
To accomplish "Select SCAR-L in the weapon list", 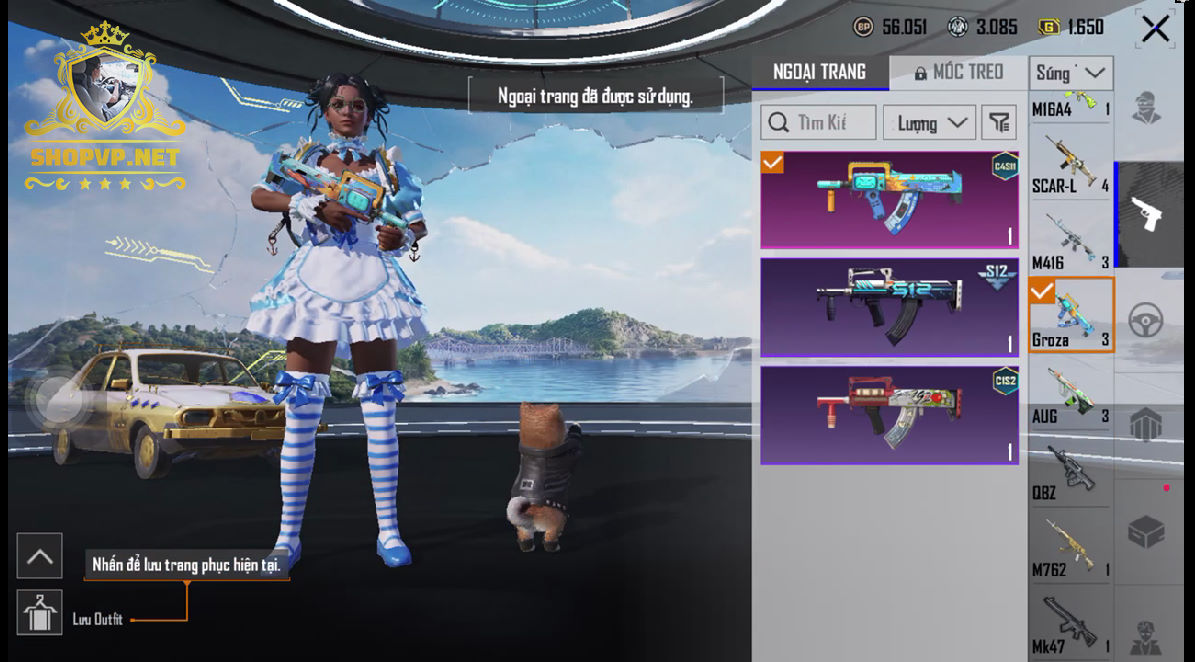I will tap(1070, 165).
